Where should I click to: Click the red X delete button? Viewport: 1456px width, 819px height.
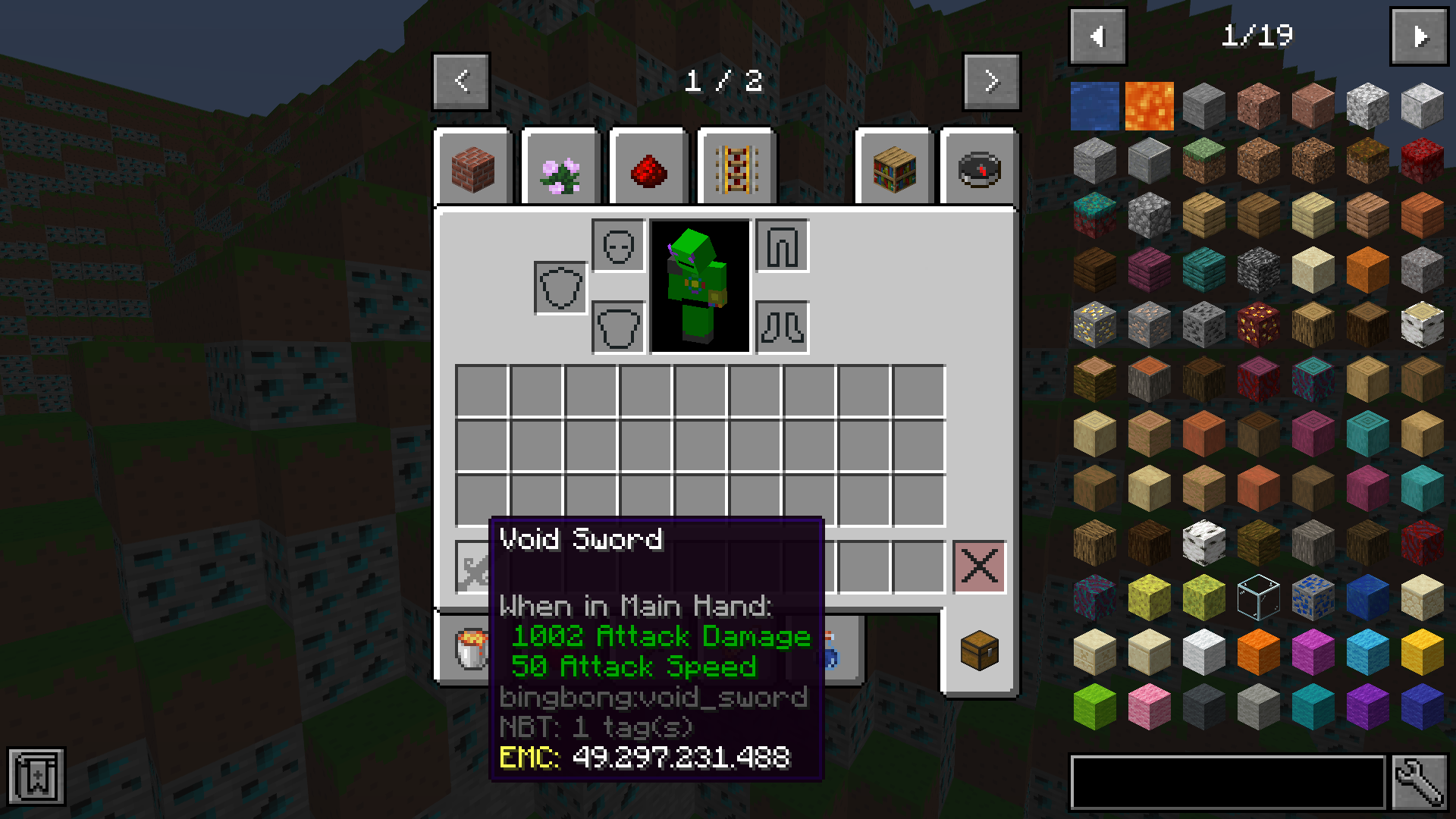click(x=978, y=565)
